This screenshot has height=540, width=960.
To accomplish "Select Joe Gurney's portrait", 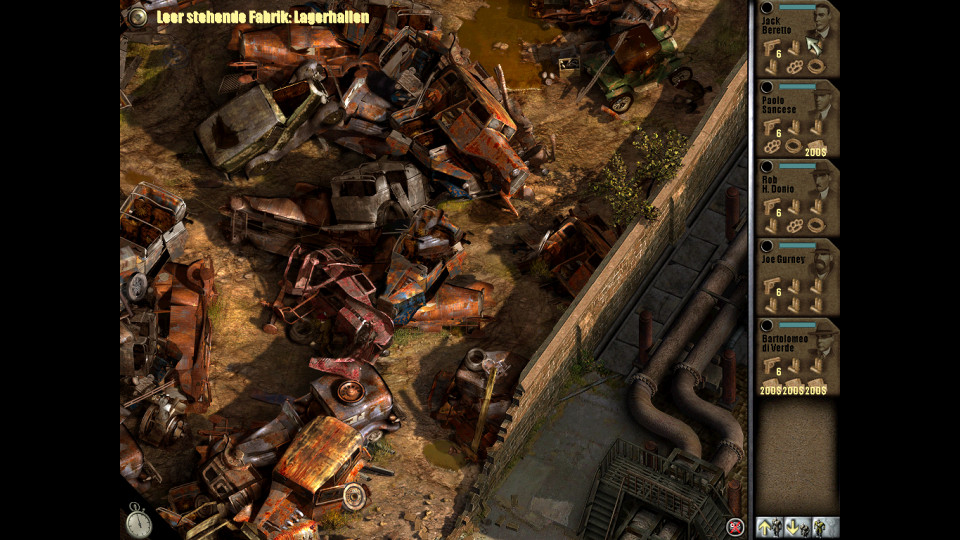I will click(x=822, y=263).
